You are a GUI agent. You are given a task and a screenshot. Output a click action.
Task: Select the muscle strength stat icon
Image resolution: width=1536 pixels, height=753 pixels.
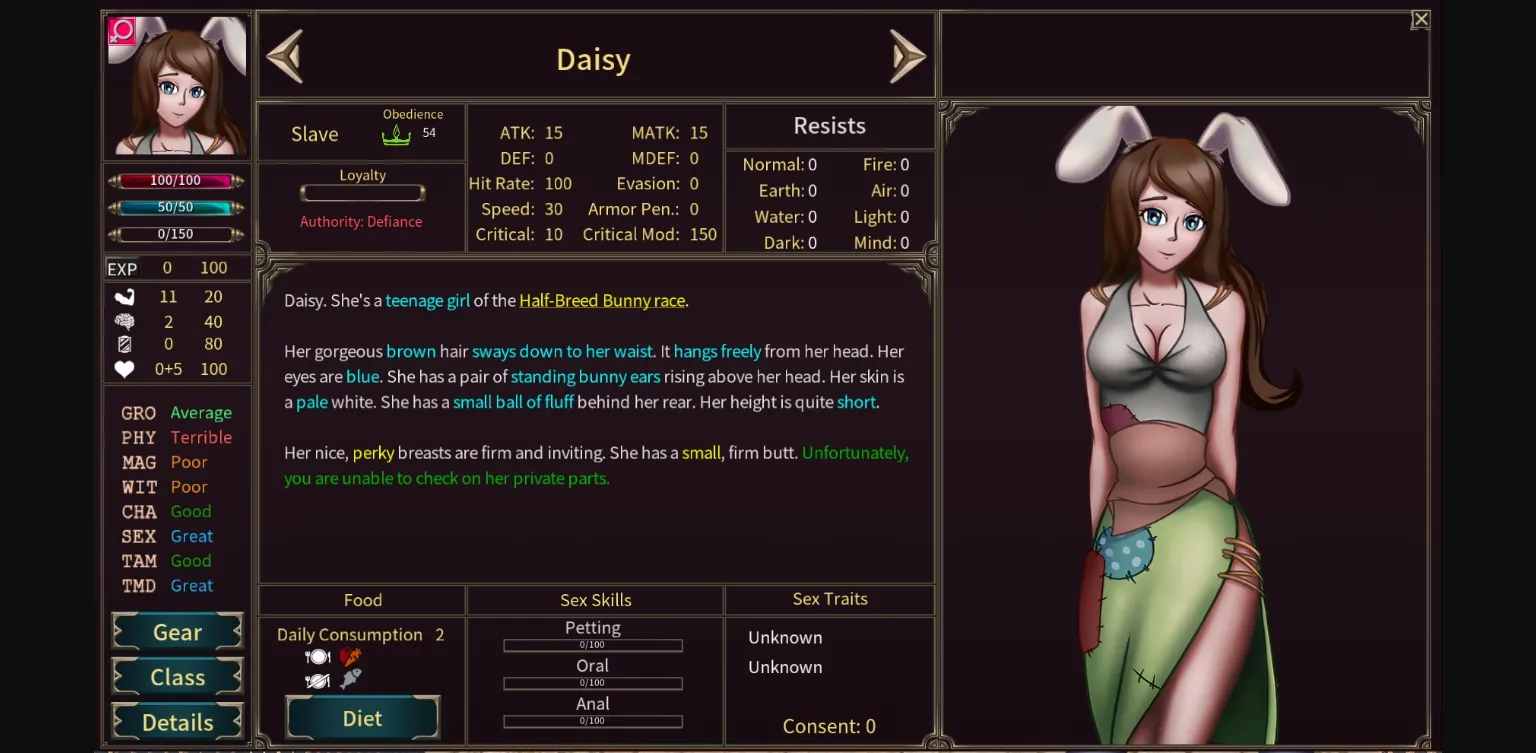pyautogui.click(x=126, y=296)
